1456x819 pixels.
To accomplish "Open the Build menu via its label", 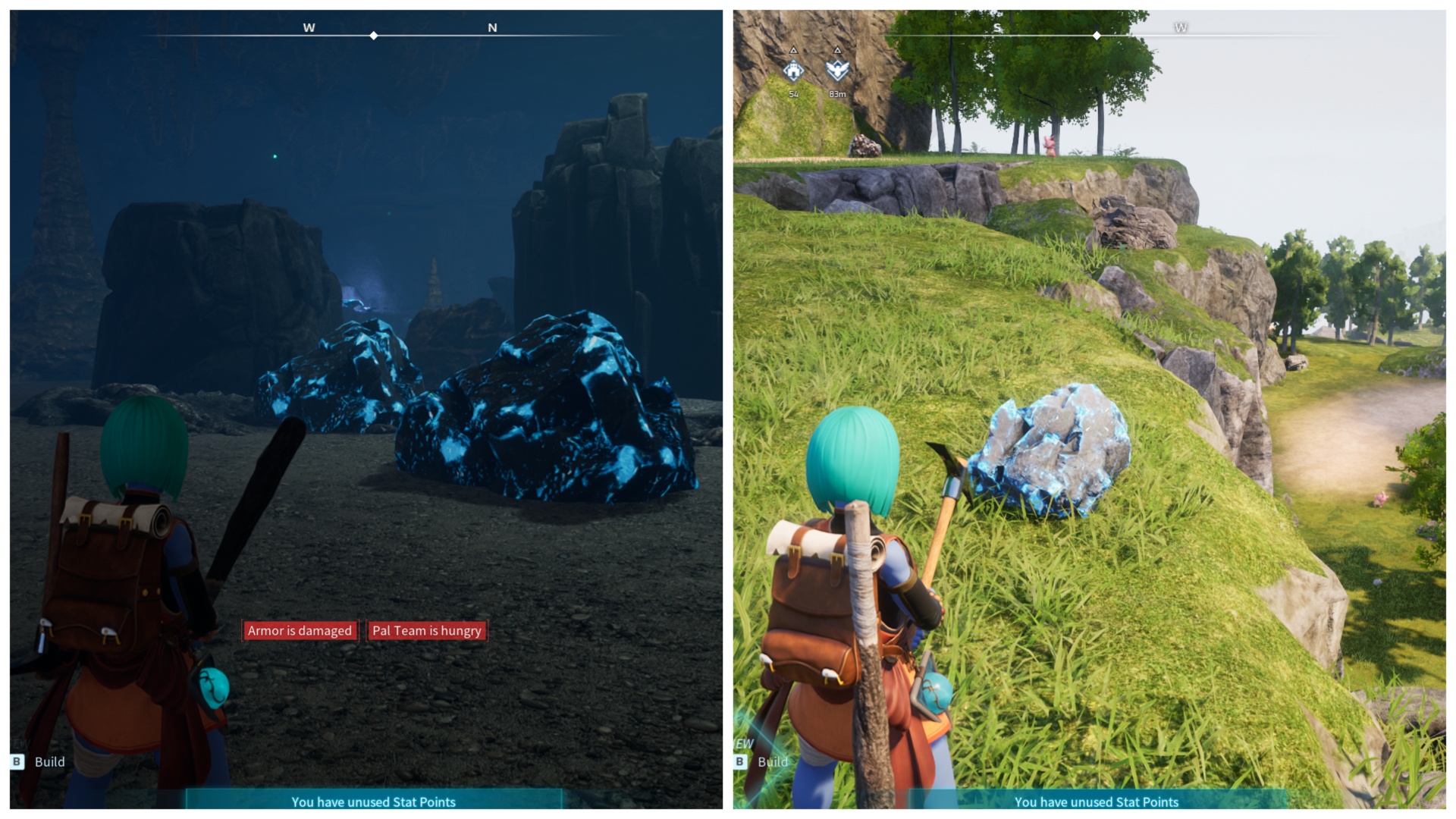I will [50, 762].
